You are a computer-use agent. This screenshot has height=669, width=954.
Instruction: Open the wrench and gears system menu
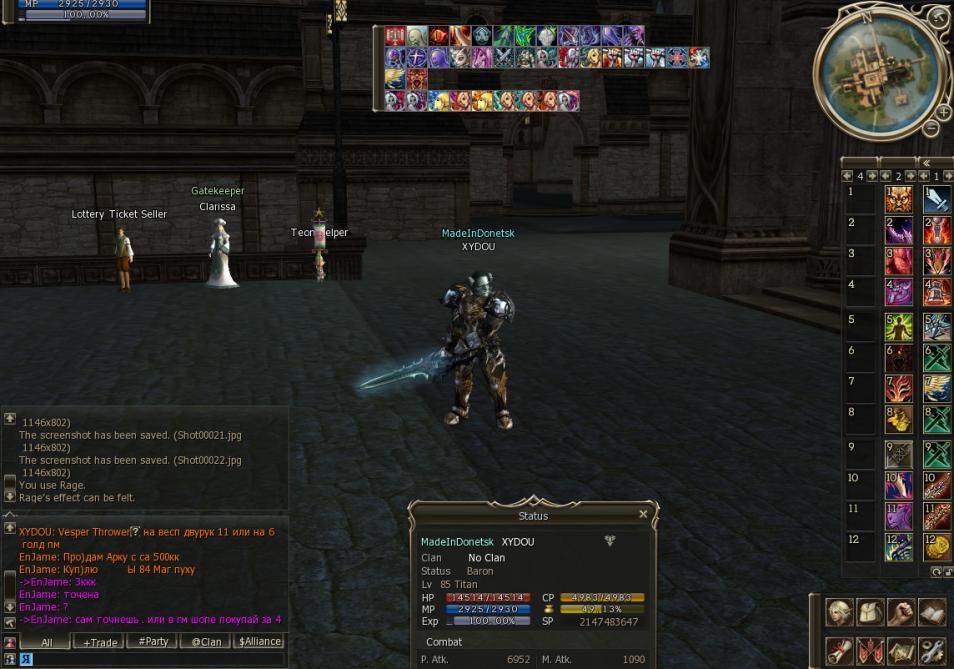932,651
